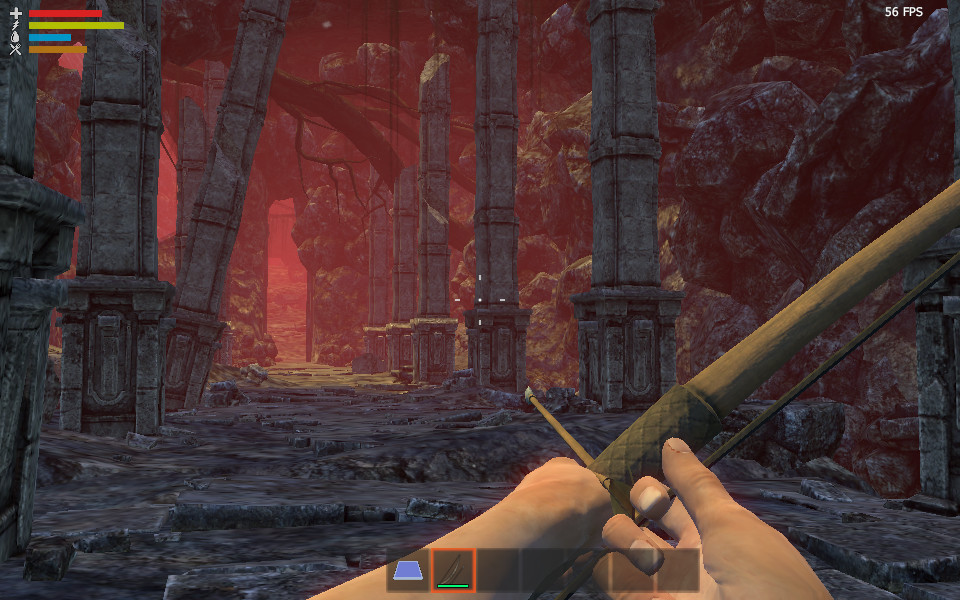Select the blue trapezoid item hotbar slot

(408, 571)
